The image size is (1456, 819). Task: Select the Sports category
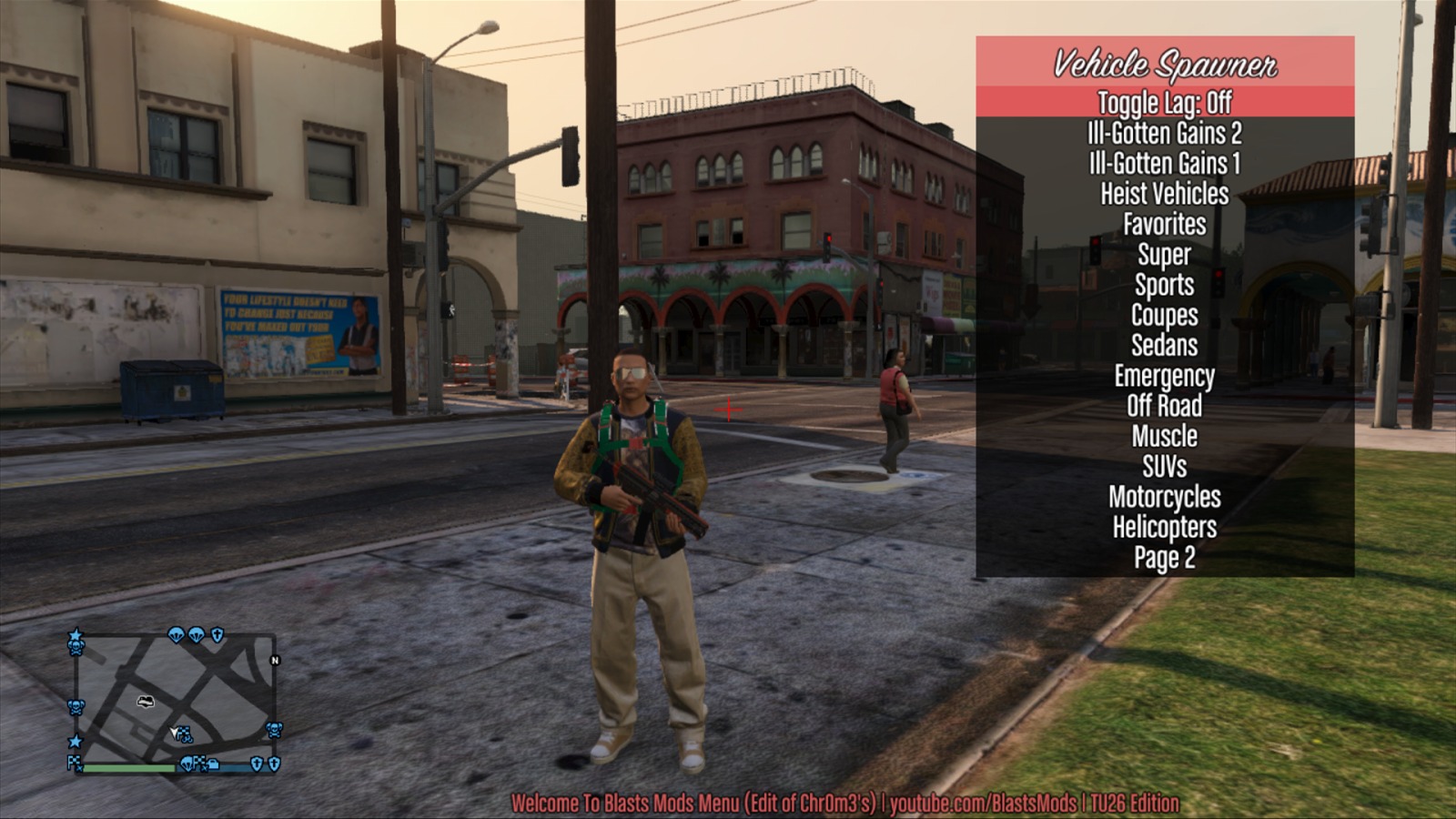[x=1164, y=285]
